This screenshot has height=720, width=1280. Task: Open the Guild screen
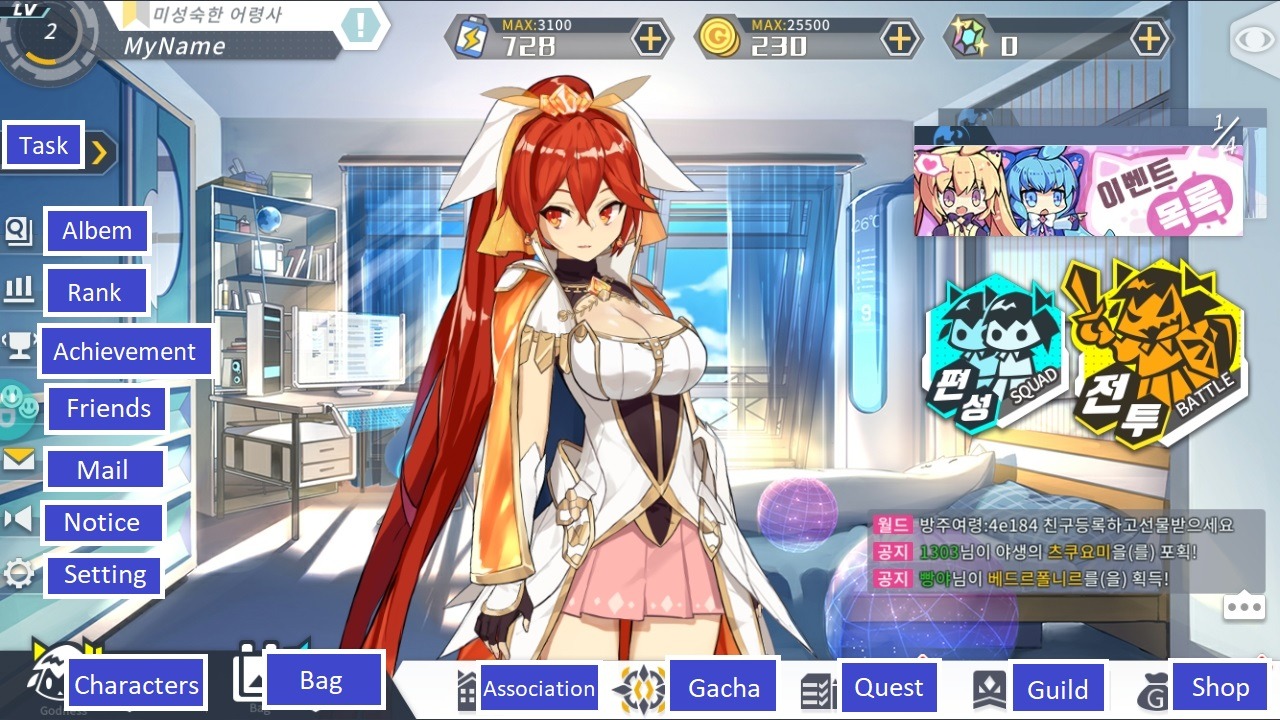(x=1057, y=689)
